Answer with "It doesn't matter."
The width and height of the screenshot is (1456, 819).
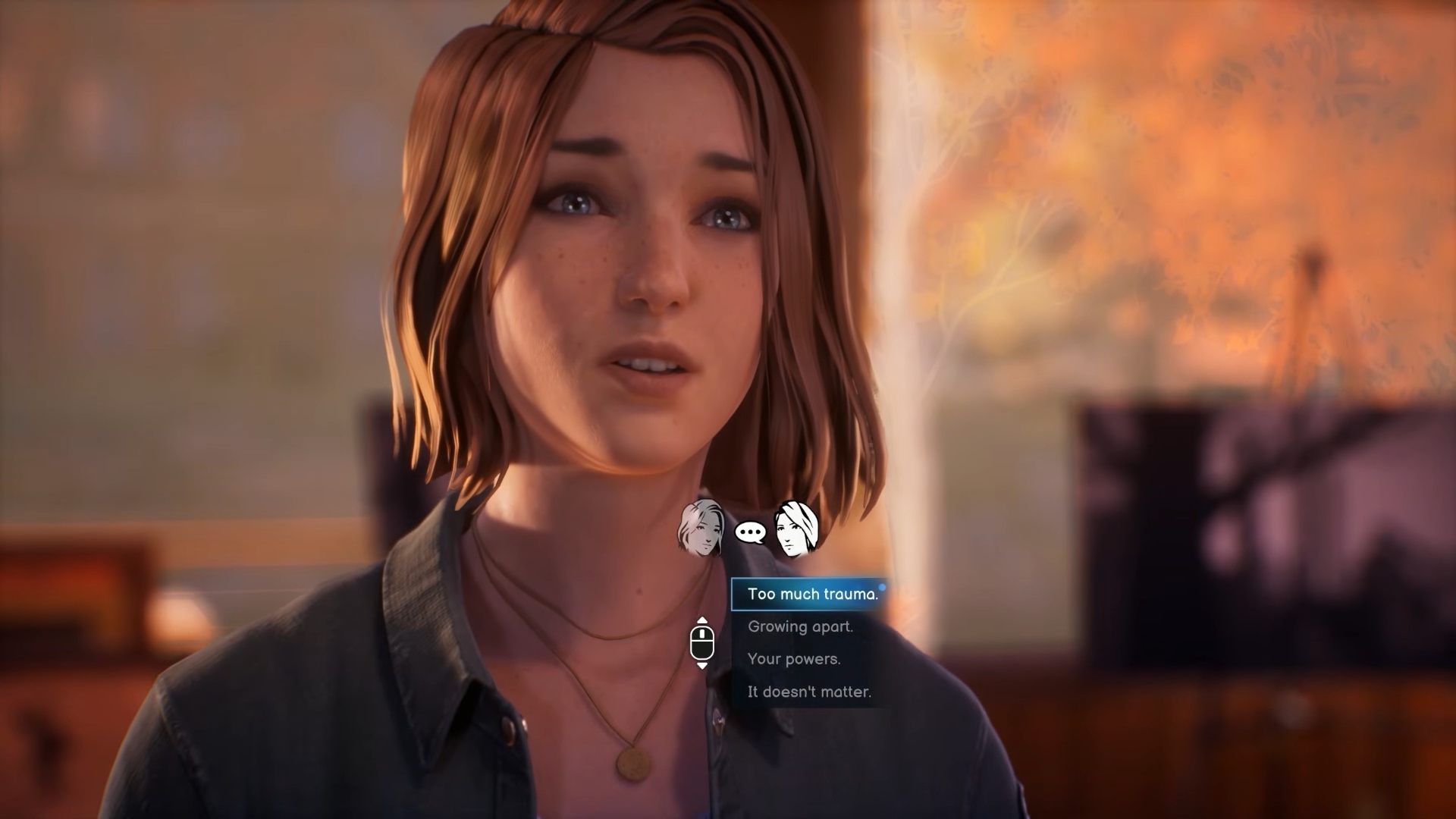809,692
